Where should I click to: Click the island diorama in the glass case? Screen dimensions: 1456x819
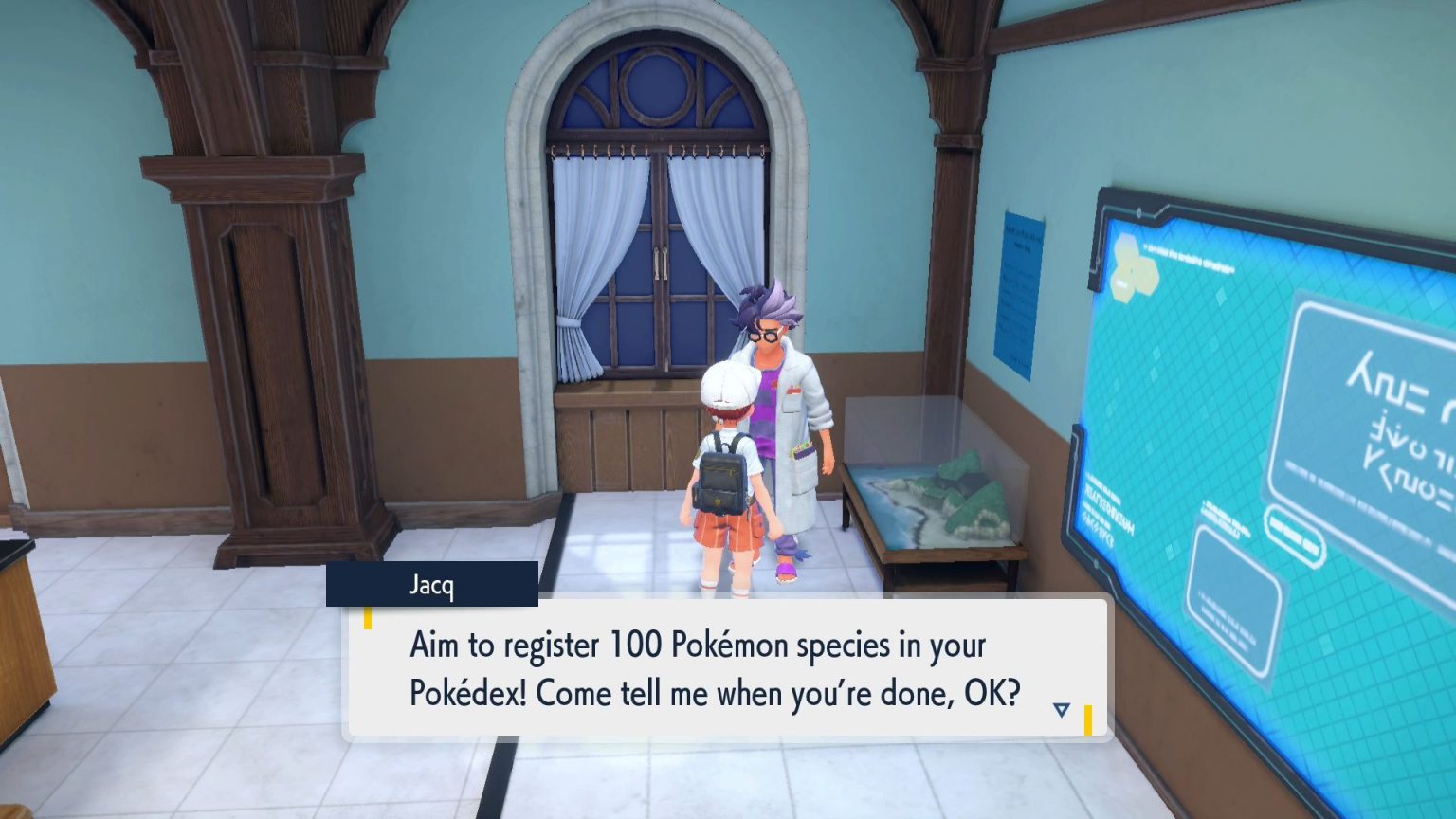pyautogui.click(x=948, y=493)
